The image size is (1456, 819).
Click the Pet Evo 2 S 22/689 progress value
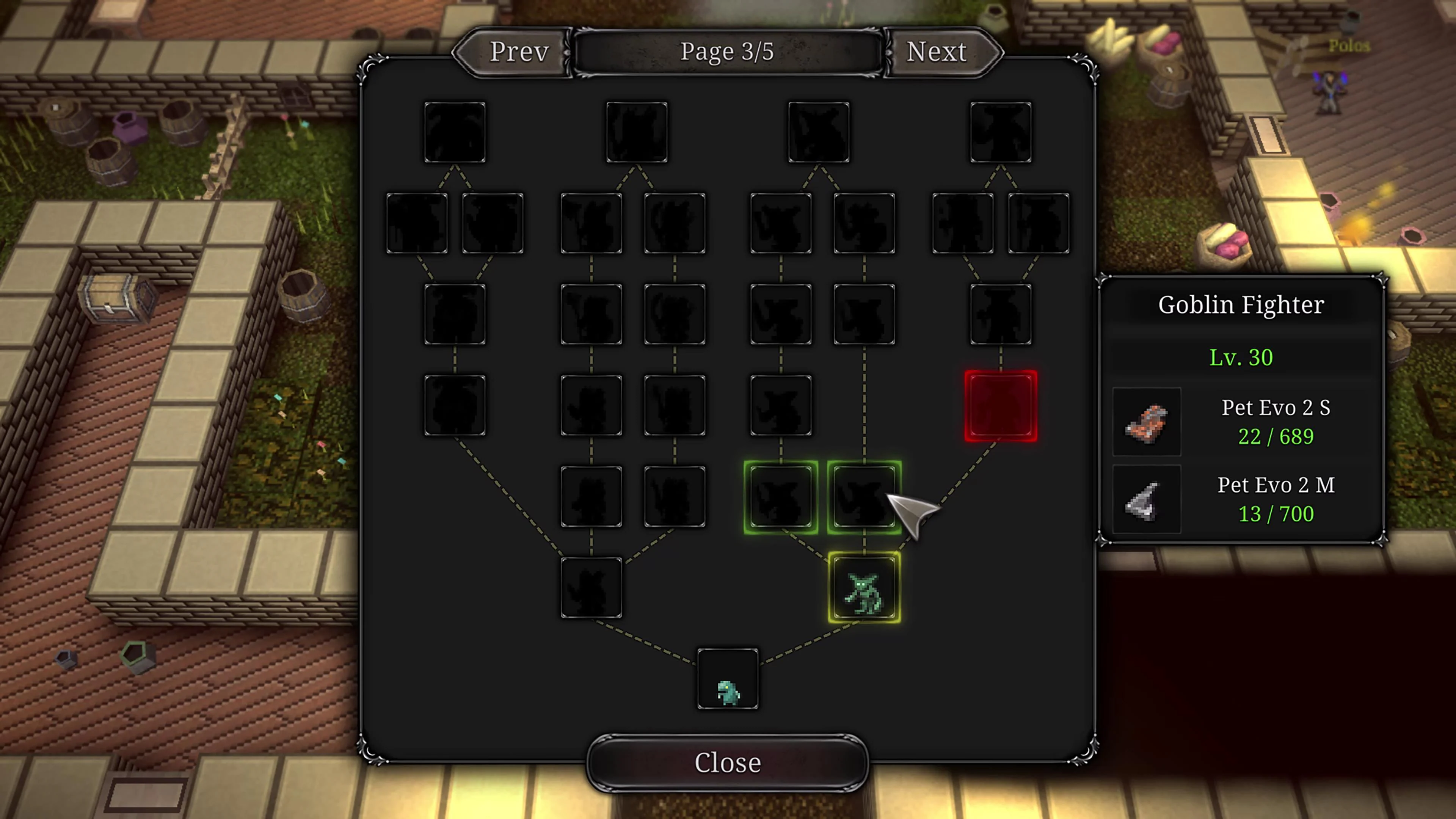pos(1276,436)
